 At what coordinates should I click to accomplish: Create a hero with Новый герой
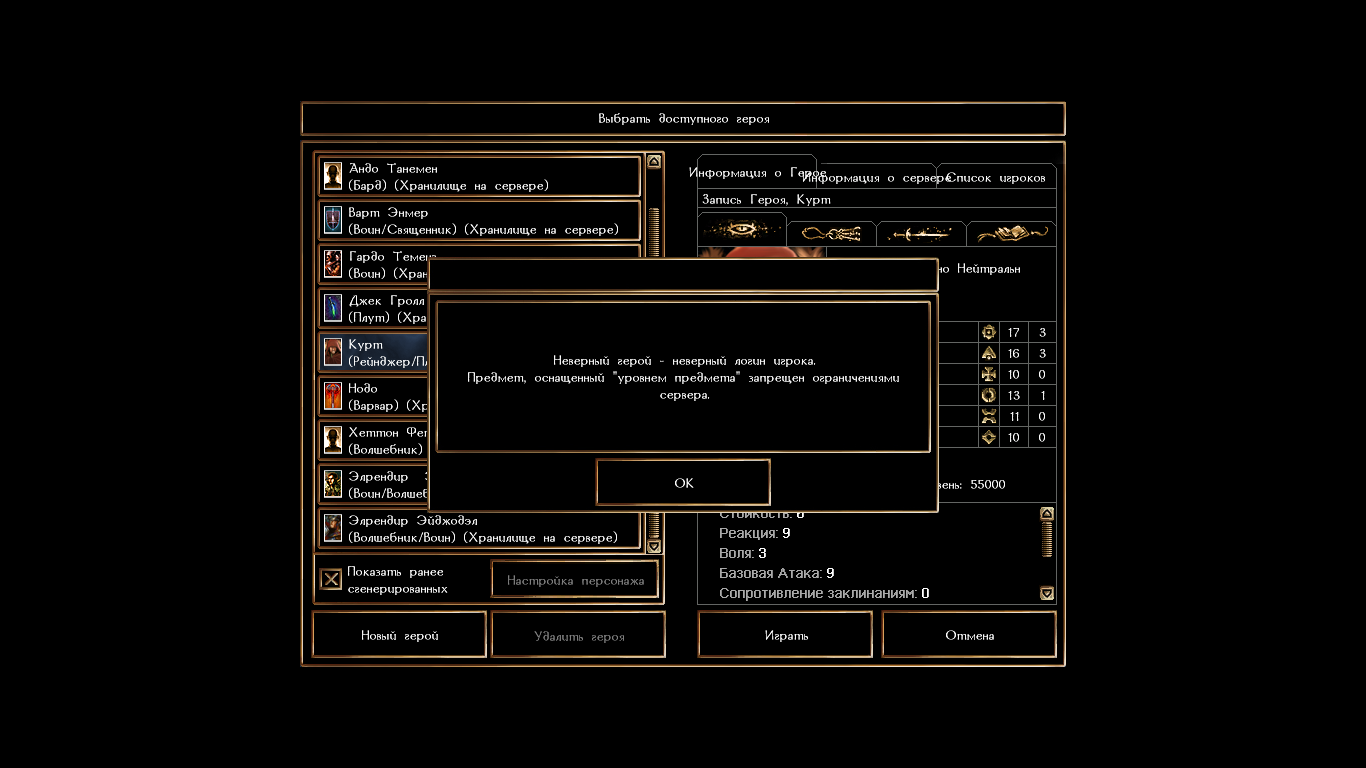[x=399, y=635]
